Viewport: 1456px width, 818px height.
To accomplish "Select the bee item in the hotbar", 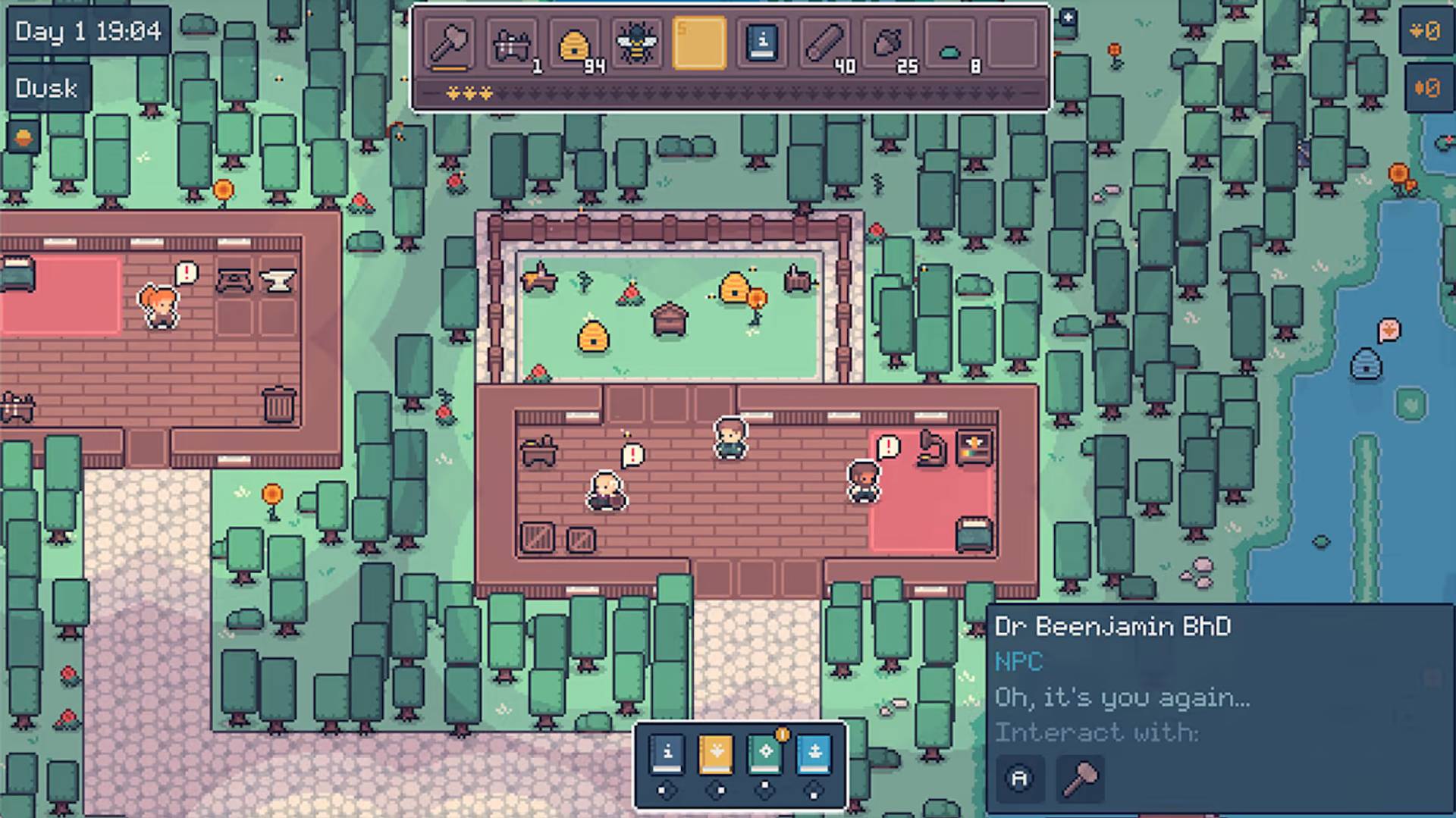I will click(x=637, y=44).
